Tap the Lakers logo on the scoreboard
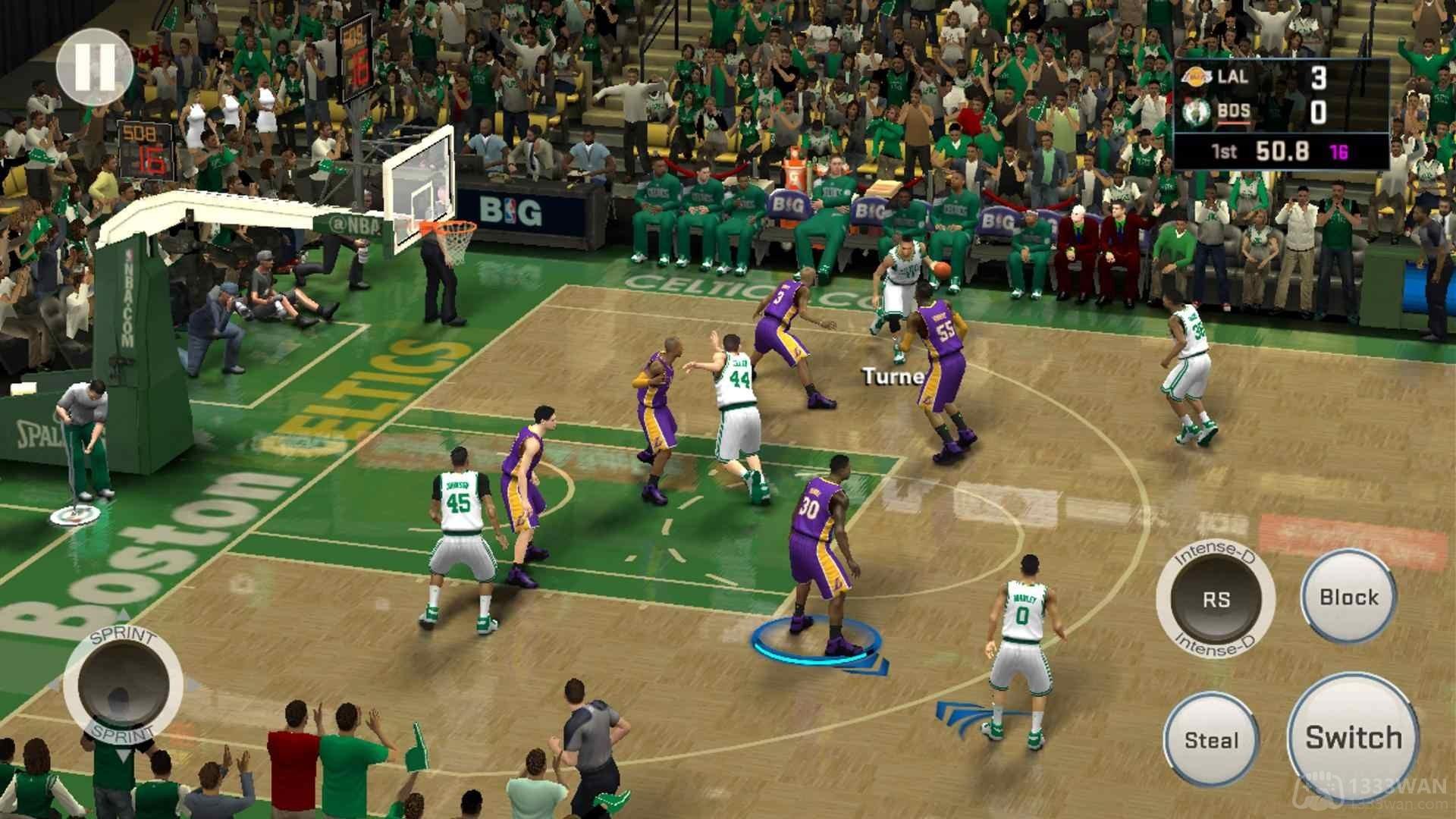 [1198, 77]
